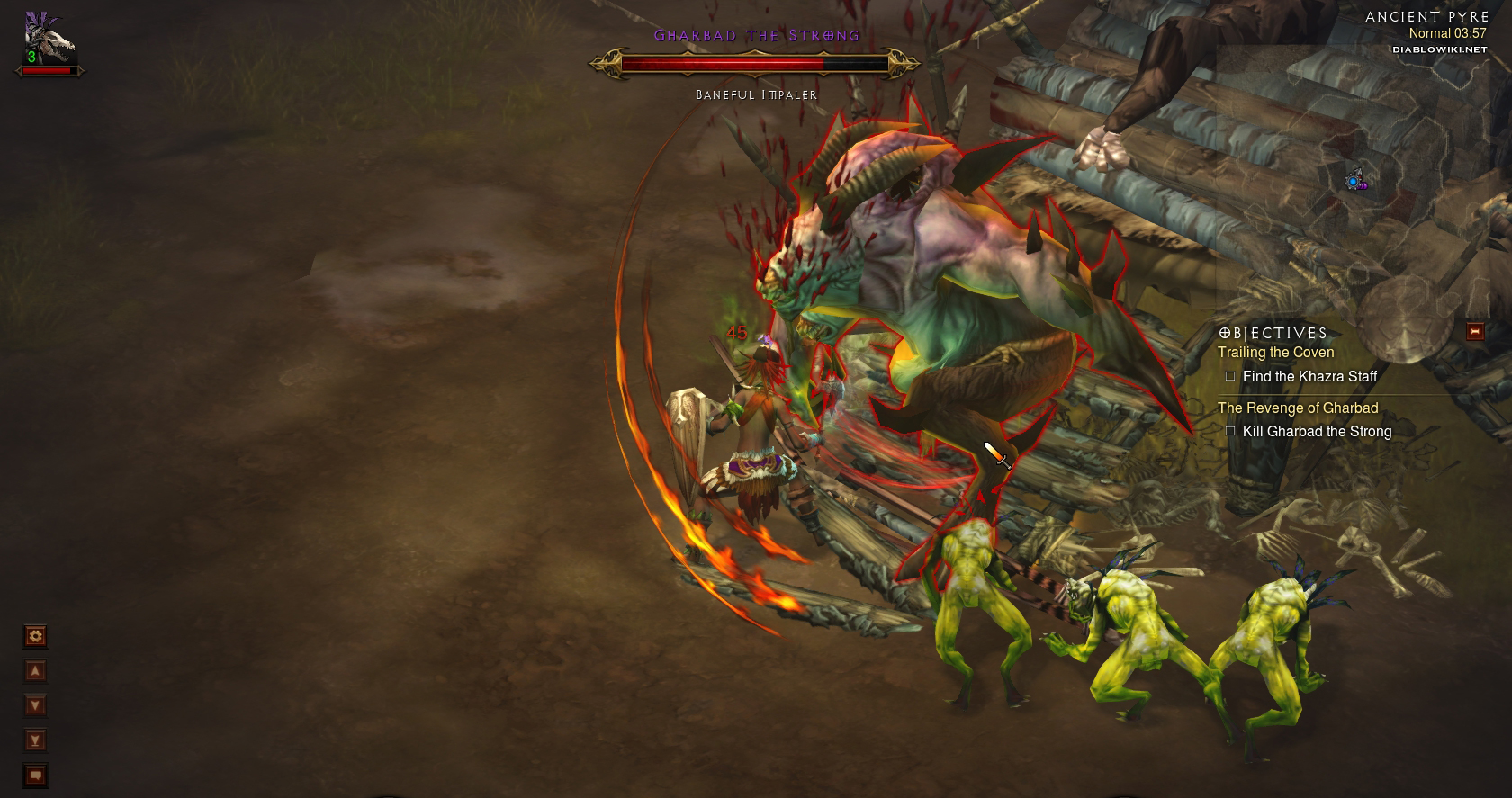Open the Trailing the Coven quest
1512x798 pixels.
pyautogui.click(x=1275, y=353)
